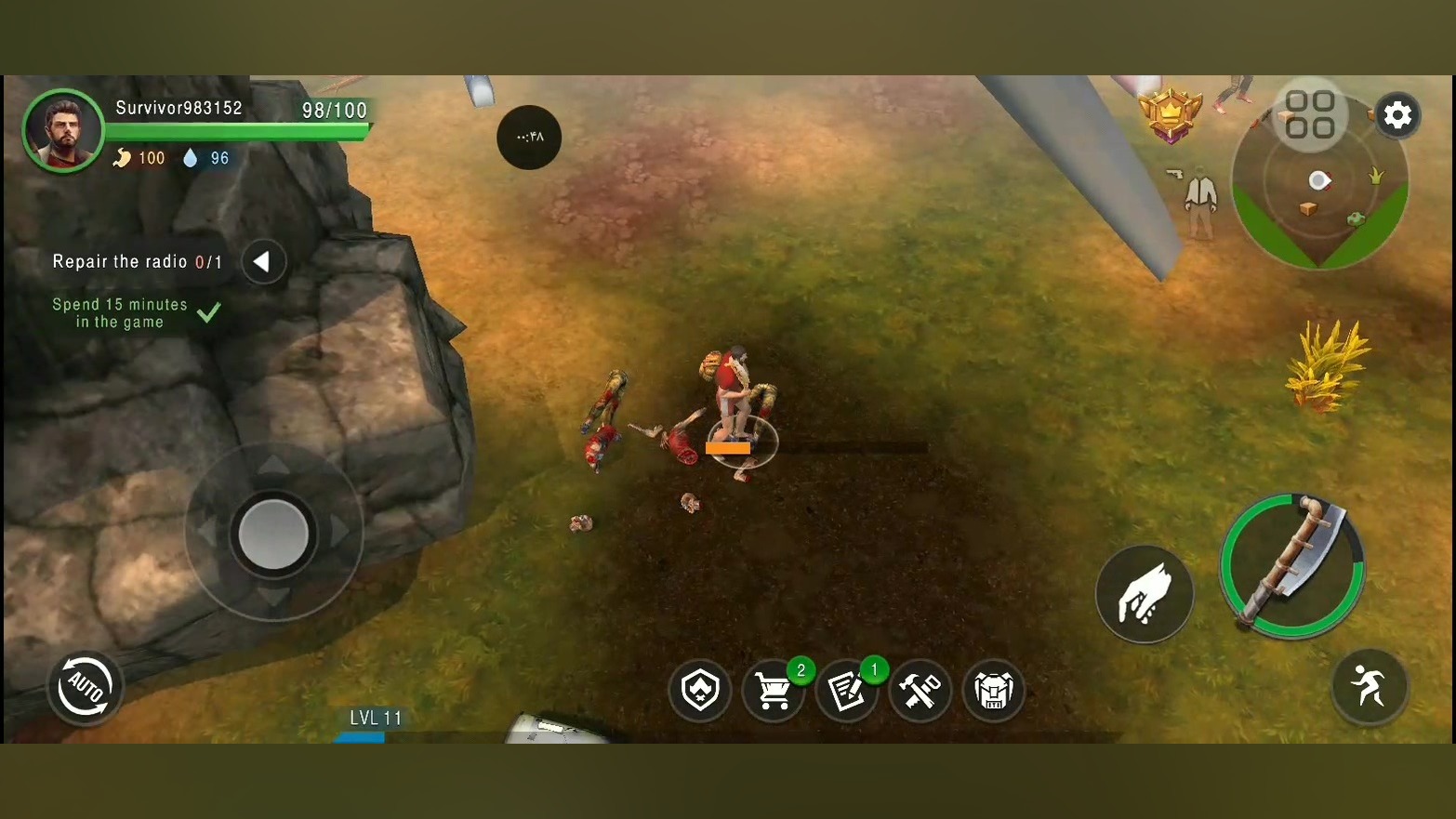The image size is (1456, 819).
Task: Open the notes and pencil journal
Action: tap(846, 691)
